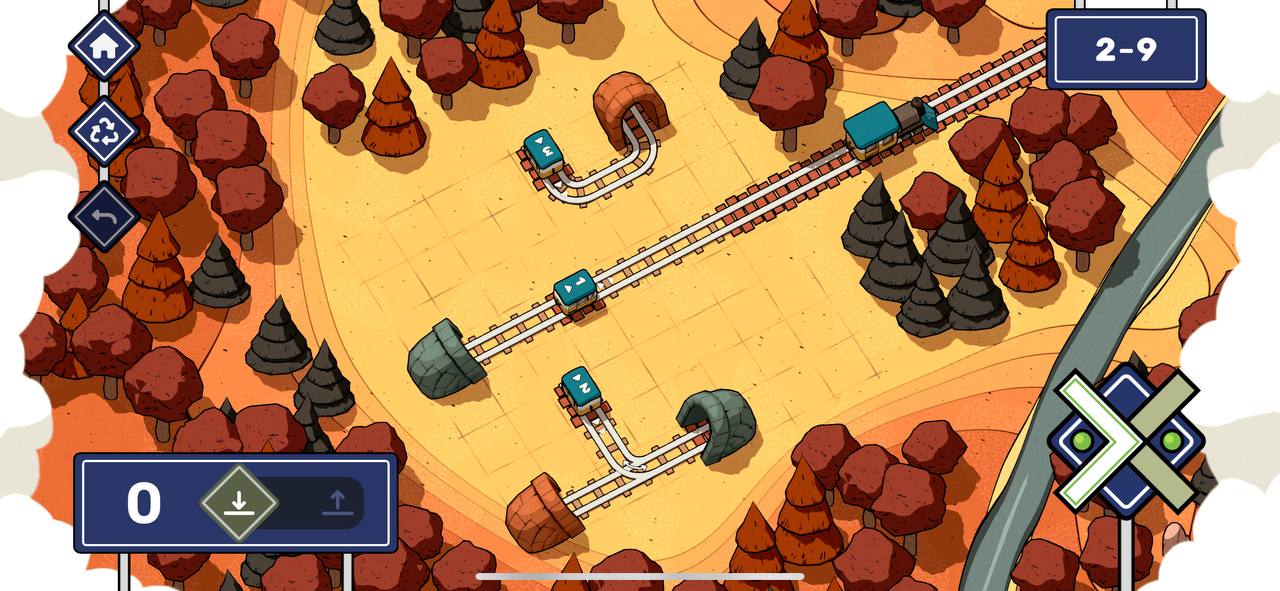
Task: Switch to the up-arrow mode
Action: [337, 502]
